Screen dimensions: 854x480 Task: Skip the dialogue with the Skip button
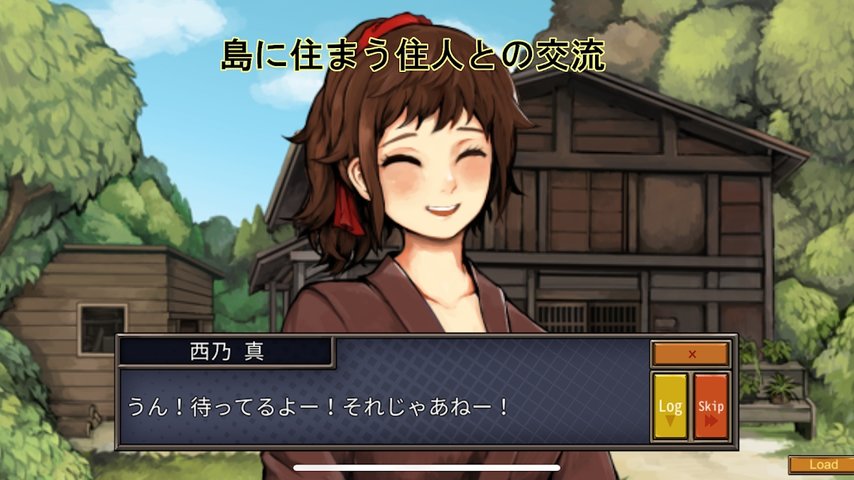pos(711,407)
